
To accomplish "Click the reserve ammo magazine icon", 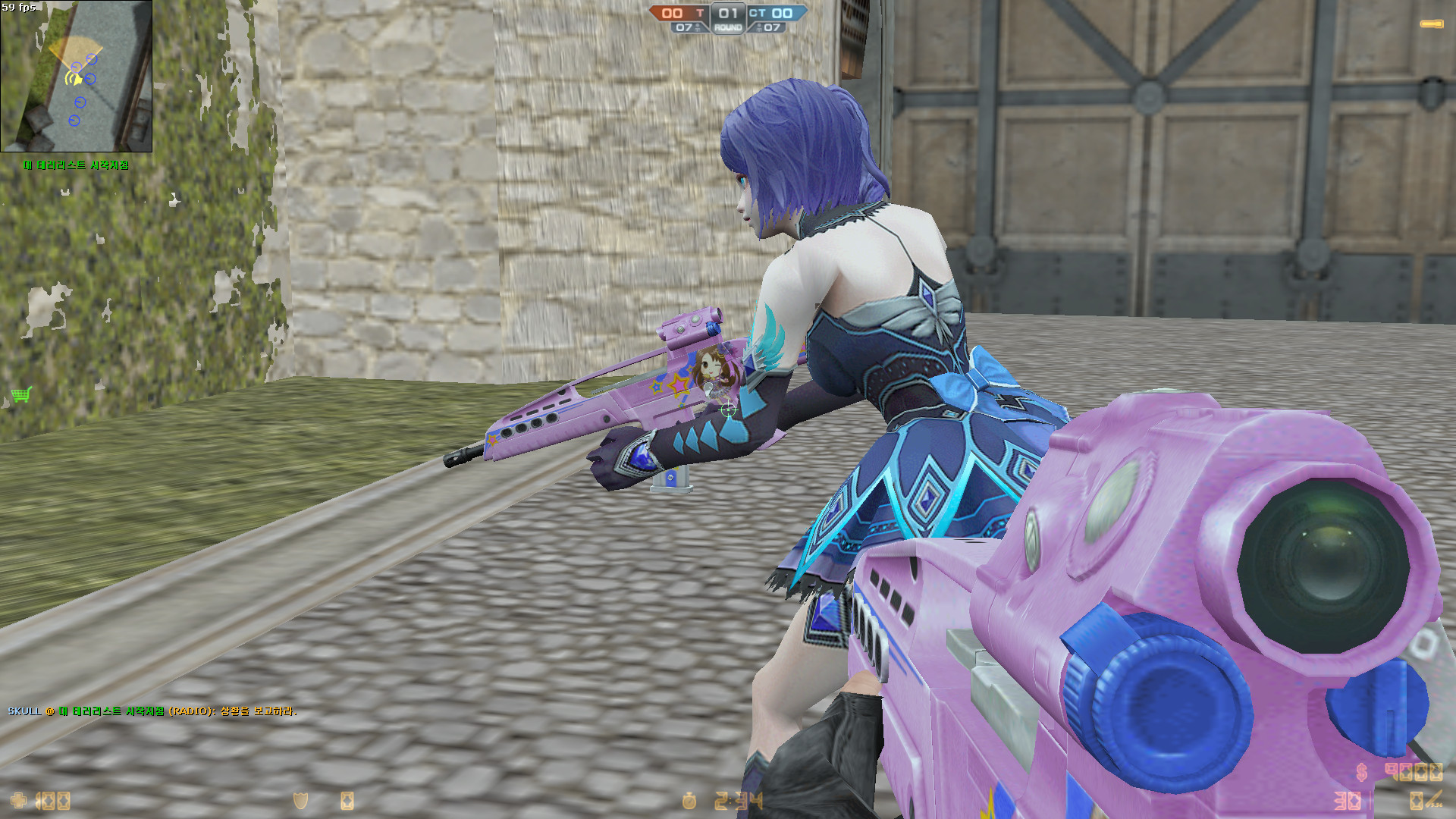I will click(1416, 801).
